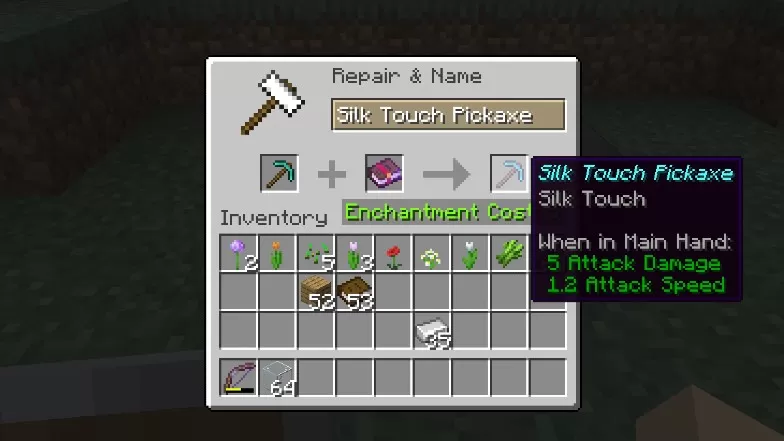
Task: Pick up the 35 iron ingots
Action: pos(432,331)
